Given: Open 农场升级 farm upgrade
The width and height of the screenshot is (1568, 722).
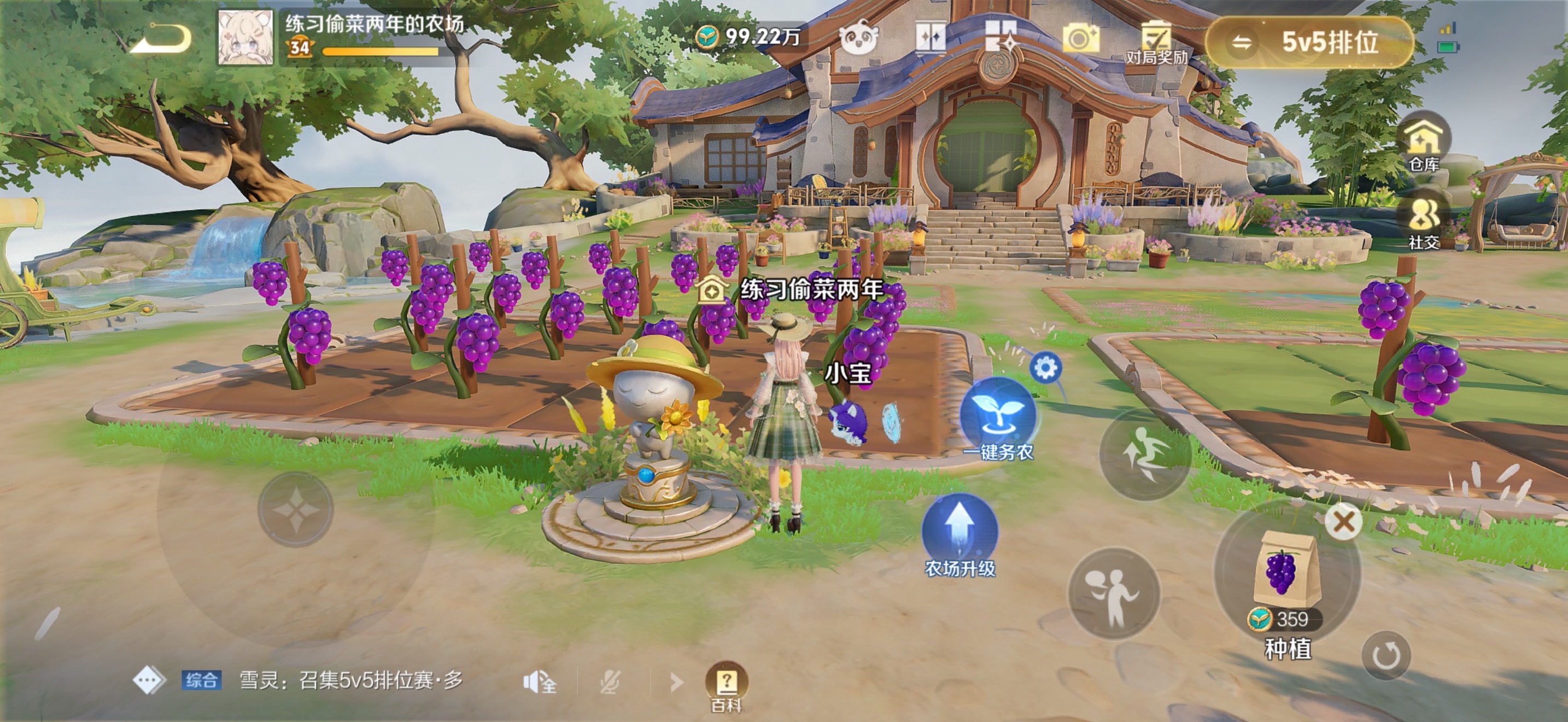Looking at the screenshot, I should point(960,533).
